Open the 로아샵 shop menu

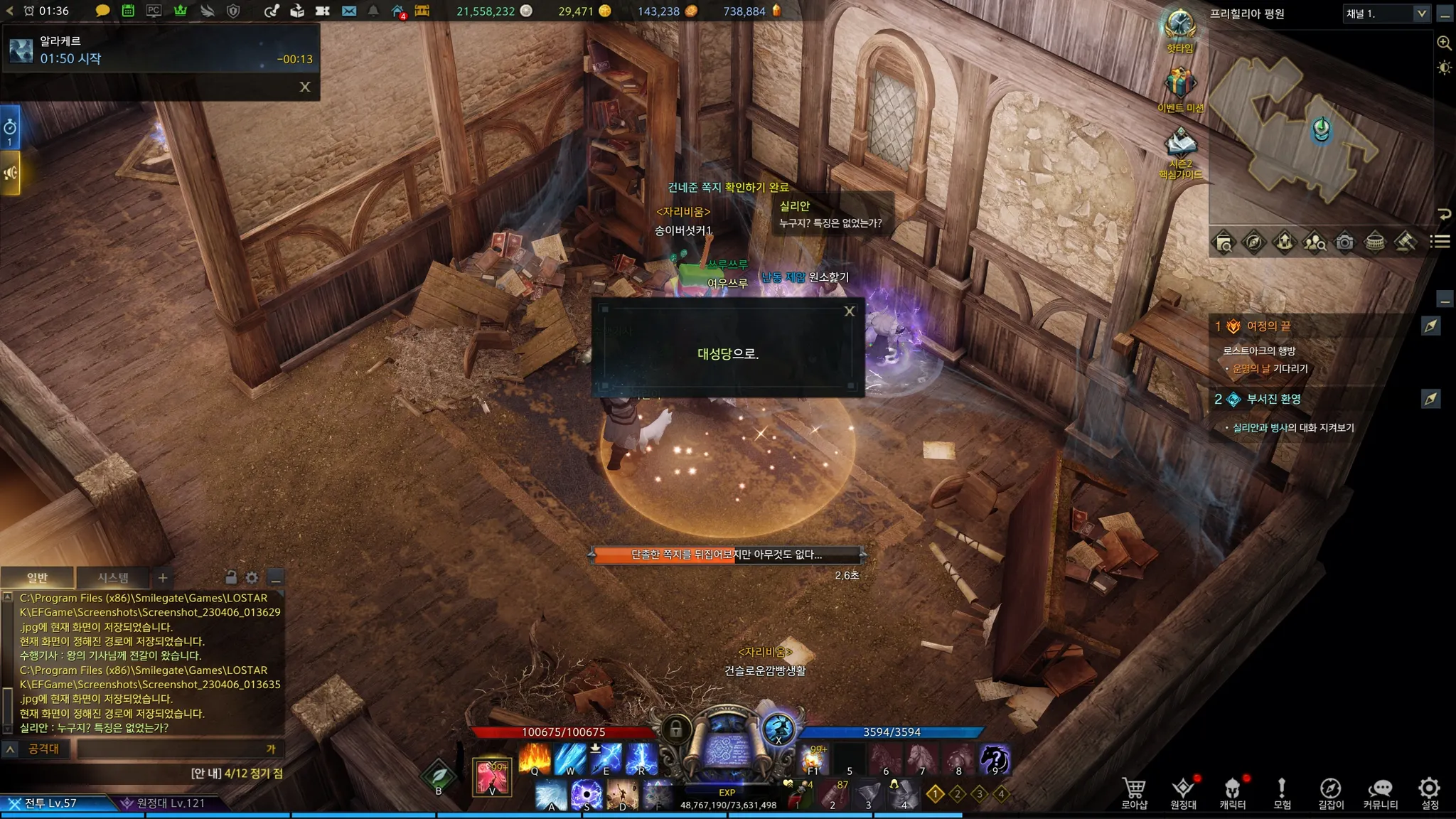pos(1134,793)
